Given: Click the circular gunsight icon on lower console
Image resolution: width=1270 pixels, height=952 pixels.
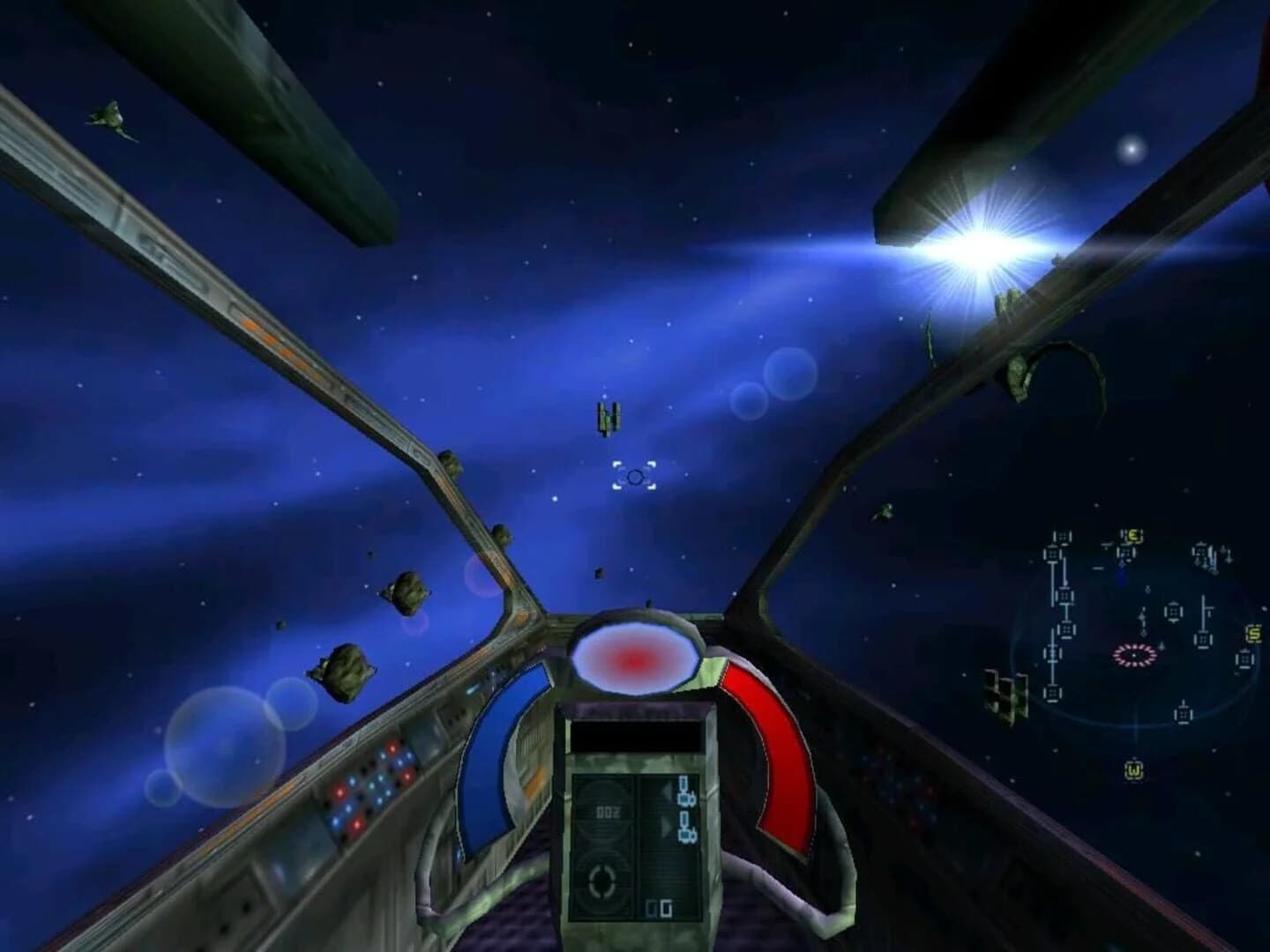Looking at the screenshot, I should 600,881.
